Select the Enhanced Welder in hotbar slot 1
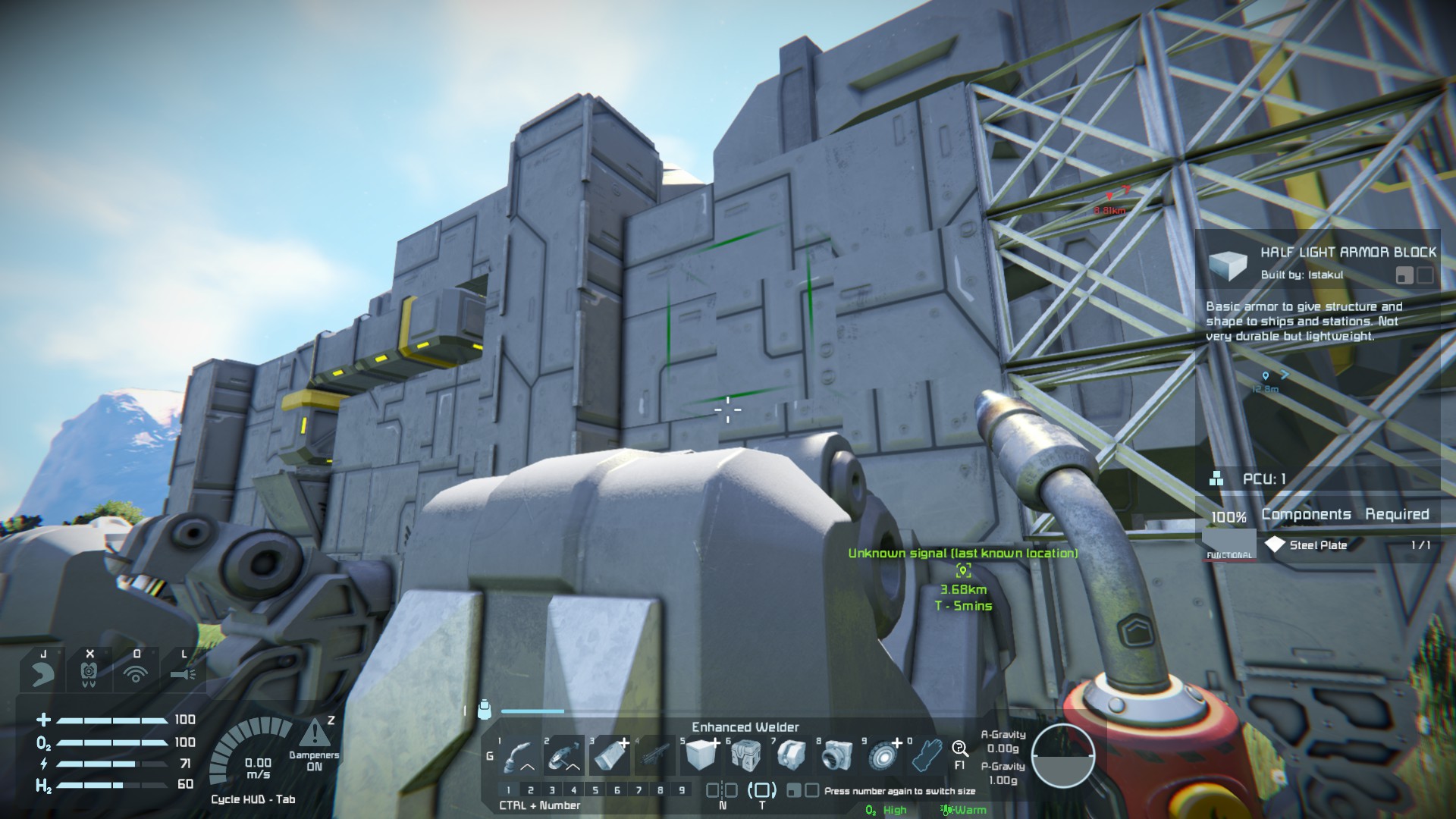This screenshot has width=1456, height=819. click(x=519, y=755)
